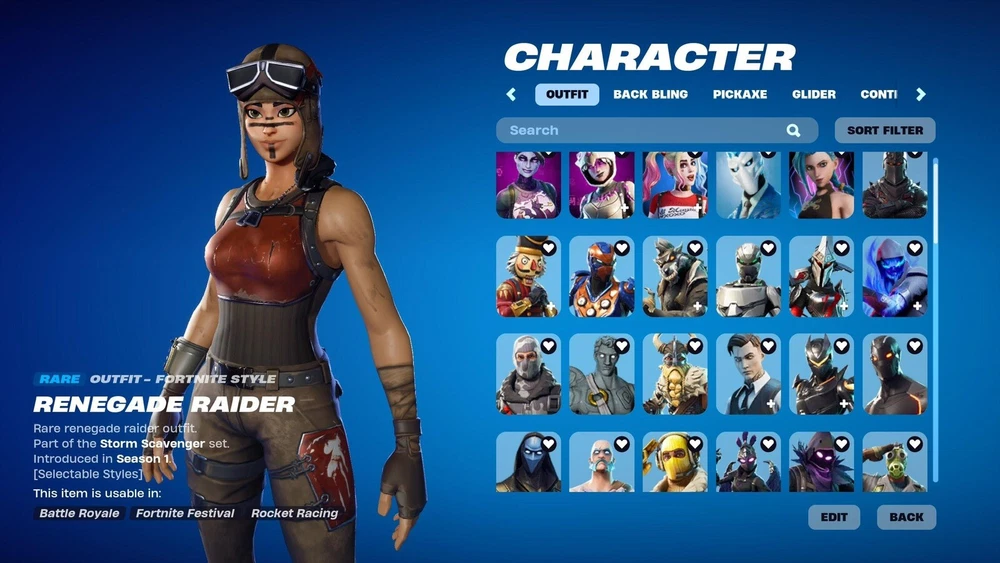This screenshot has height=563, width=1000.
Task: Choose the nutcracker outfit with top hat
Action: [x=529, y=277]
